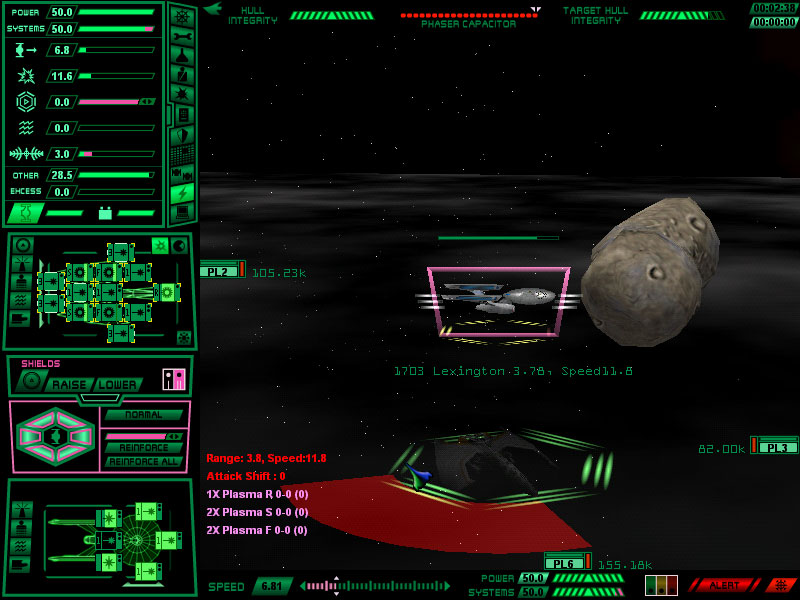Activate Reinforce All shields

[x=143, y=461]
